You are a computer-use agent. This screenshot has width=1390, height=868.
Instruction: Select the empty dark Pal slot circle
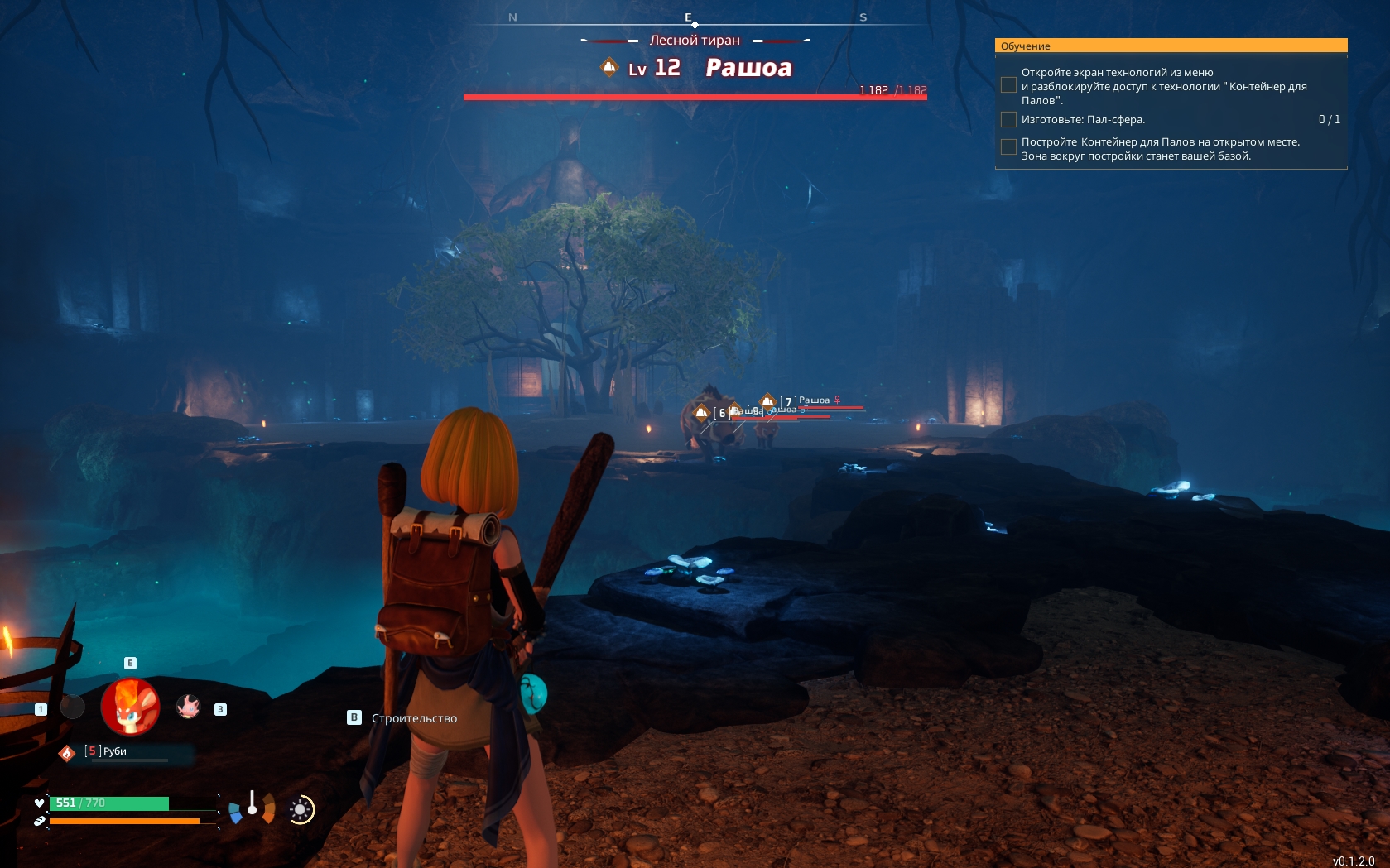point(73,707)
